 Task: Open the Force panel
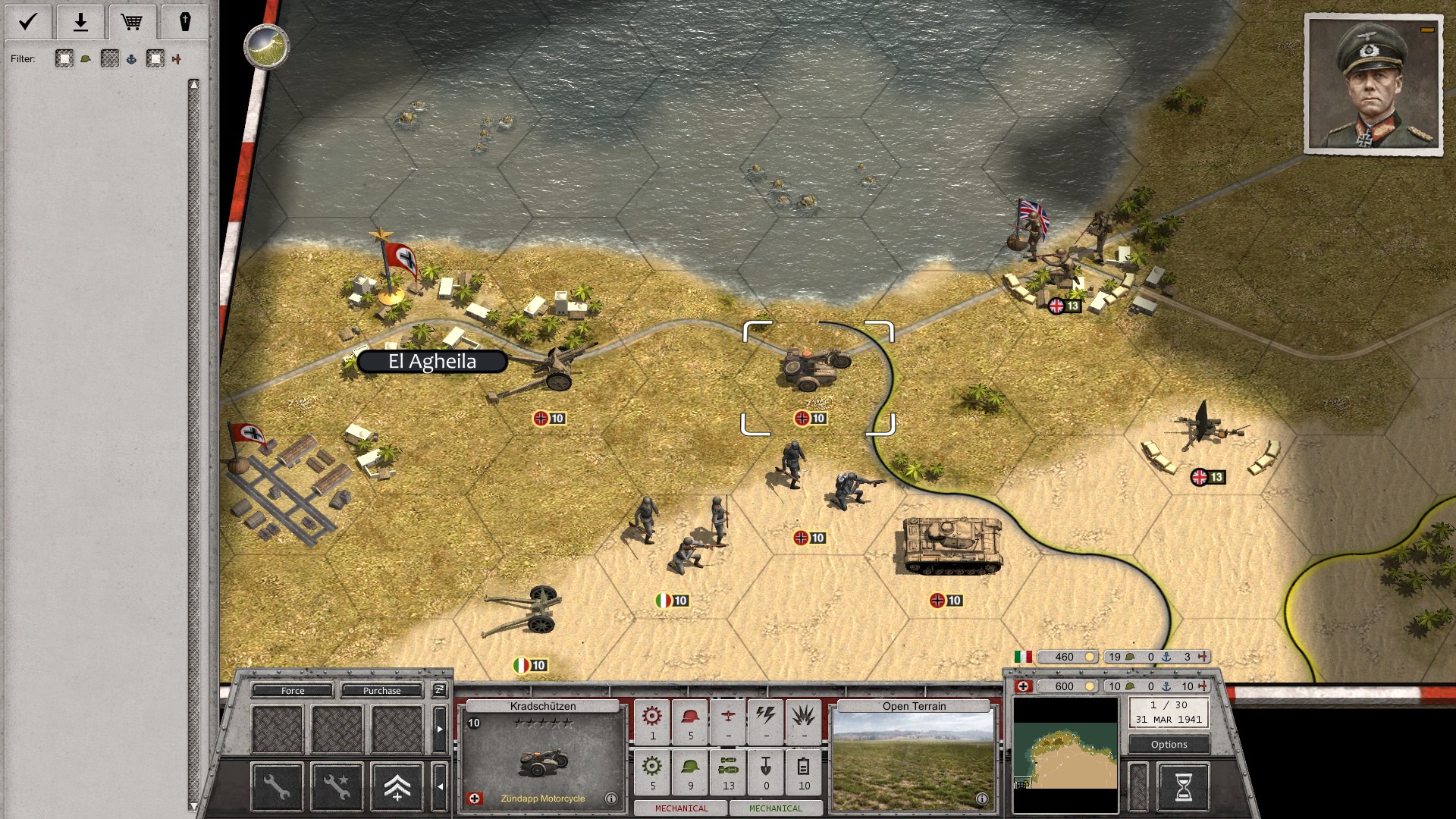coord(293,691)
